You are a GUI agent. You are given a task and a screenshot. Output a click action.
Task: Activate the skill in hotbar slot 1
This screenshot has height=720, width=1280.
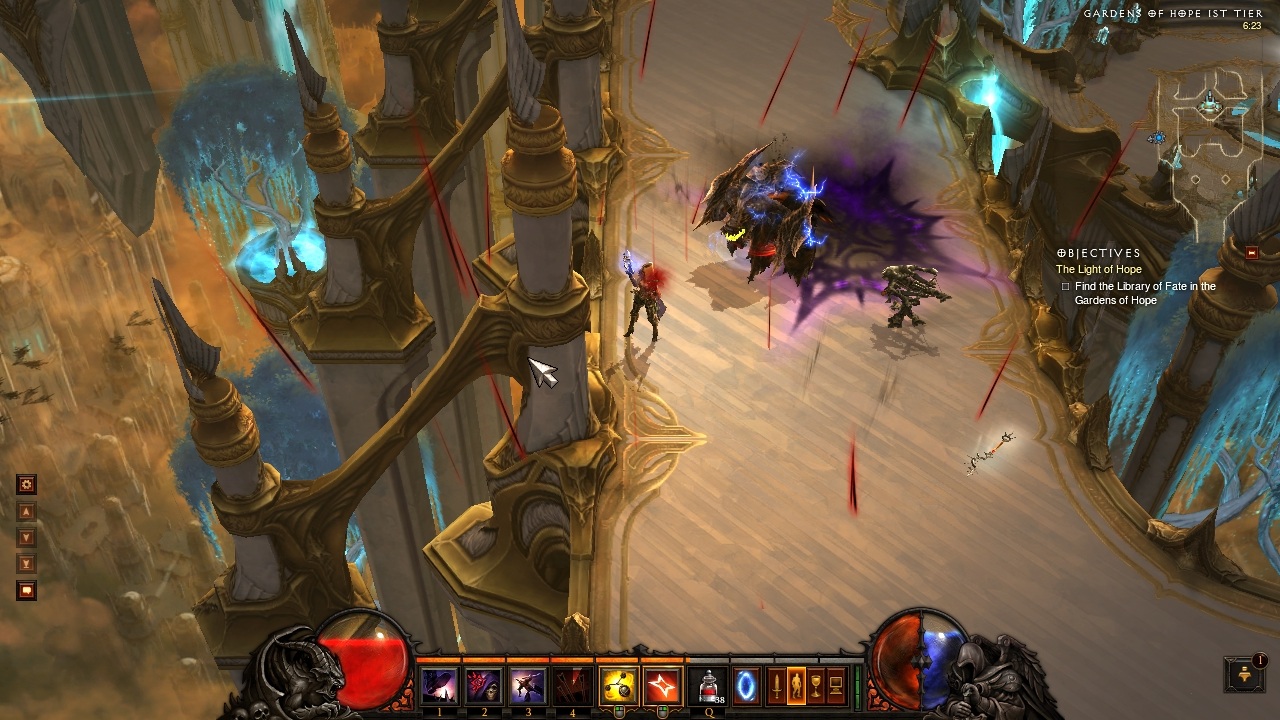pos(440,686)
